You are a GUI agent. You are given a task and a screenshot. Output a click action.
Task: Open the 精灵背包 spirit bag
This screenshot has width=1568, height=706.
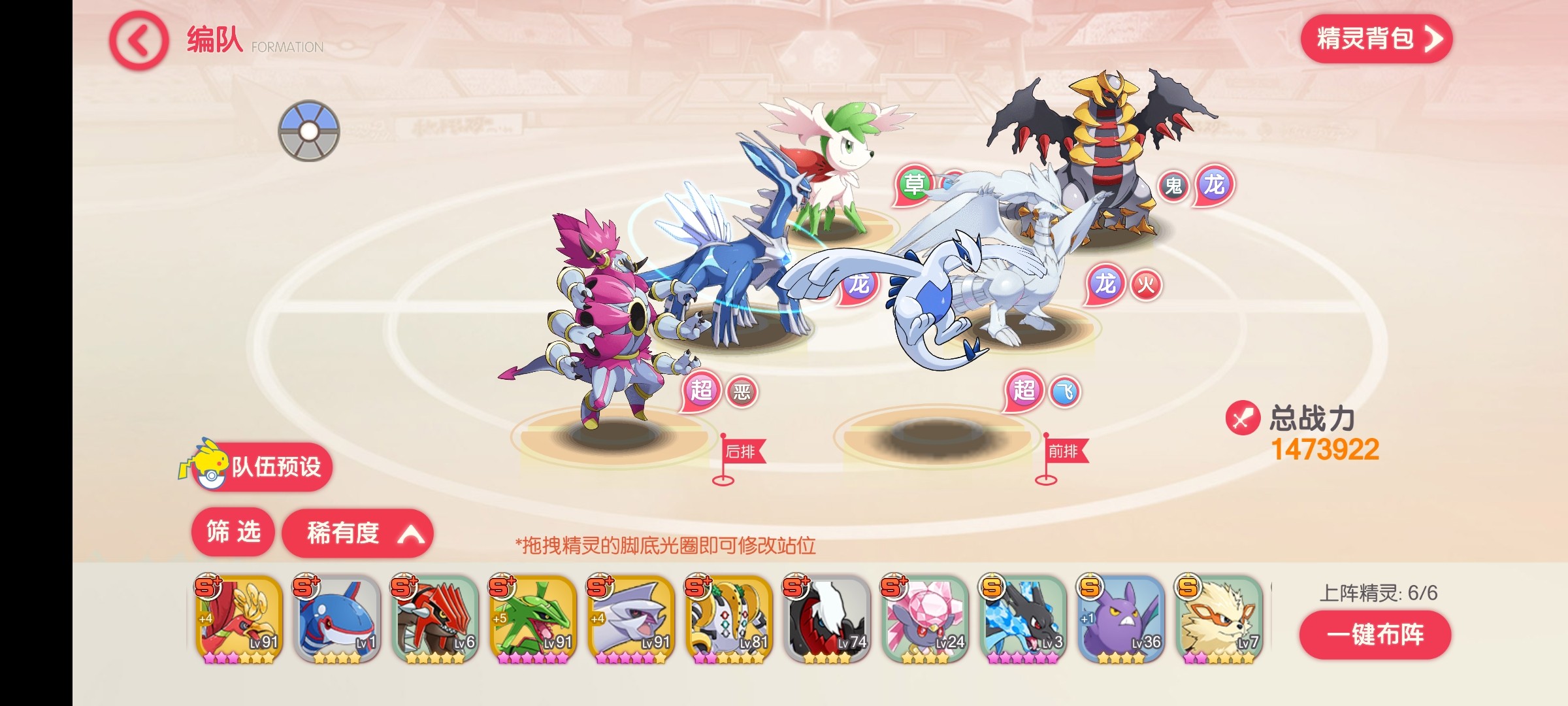[x=1376, y=39]
